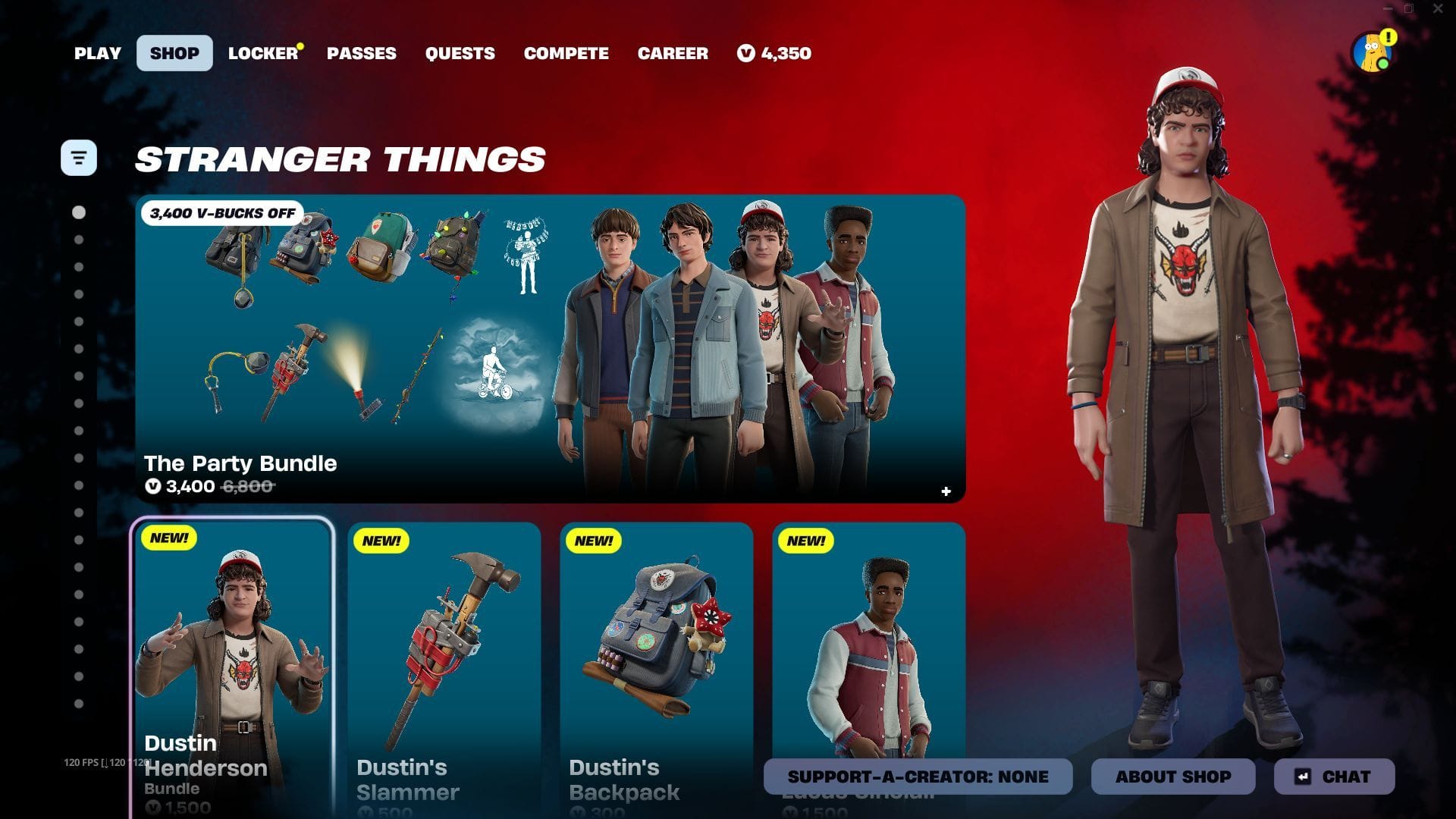The width and height of the screenshot is (1456, 819).
Task: Expand the Stranger Things section heading
Action: (340, 158)
